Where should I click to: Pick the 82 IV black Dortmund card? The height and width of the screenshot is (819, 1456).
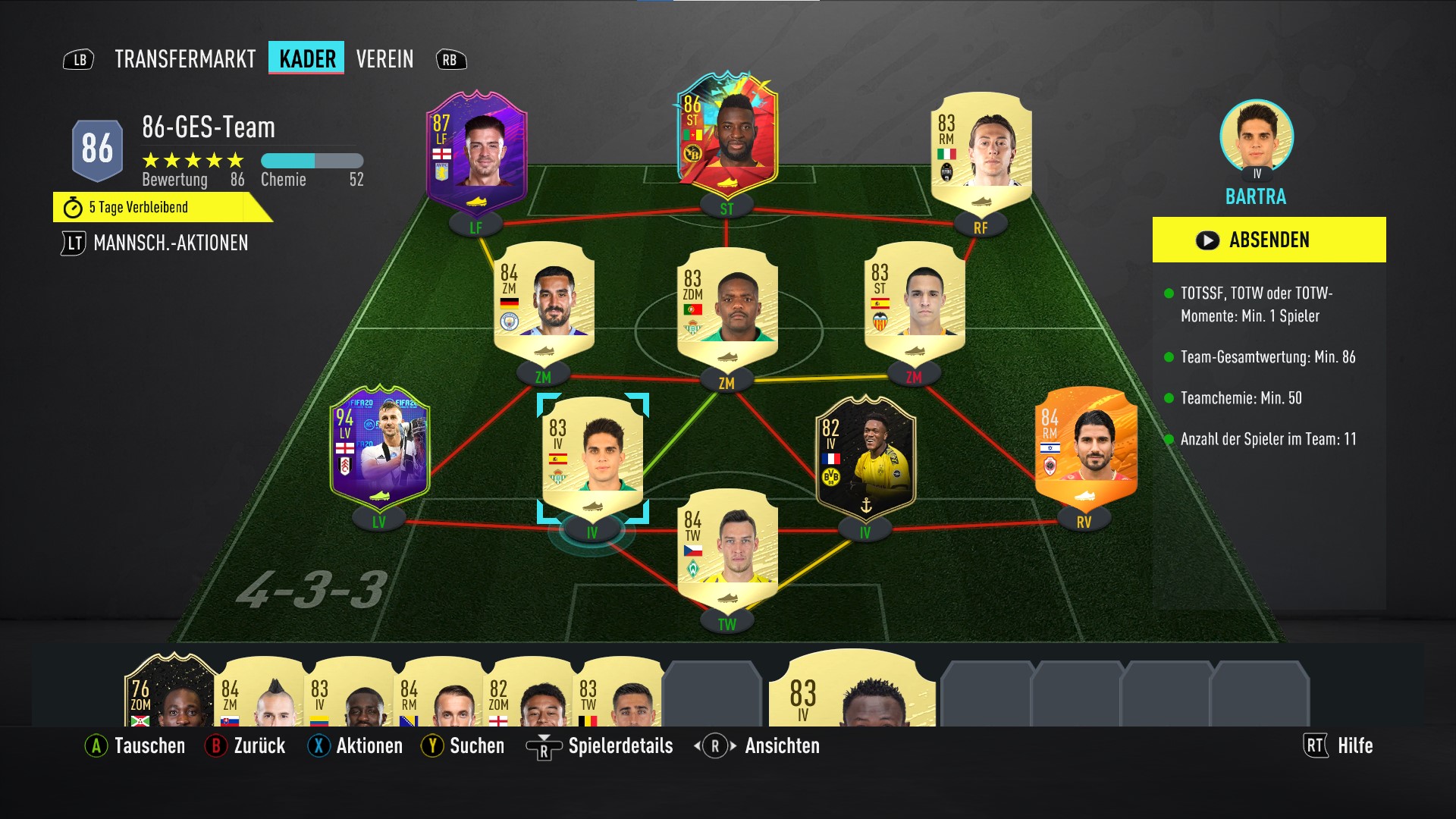pyautogui.click(x=865, y=455)
